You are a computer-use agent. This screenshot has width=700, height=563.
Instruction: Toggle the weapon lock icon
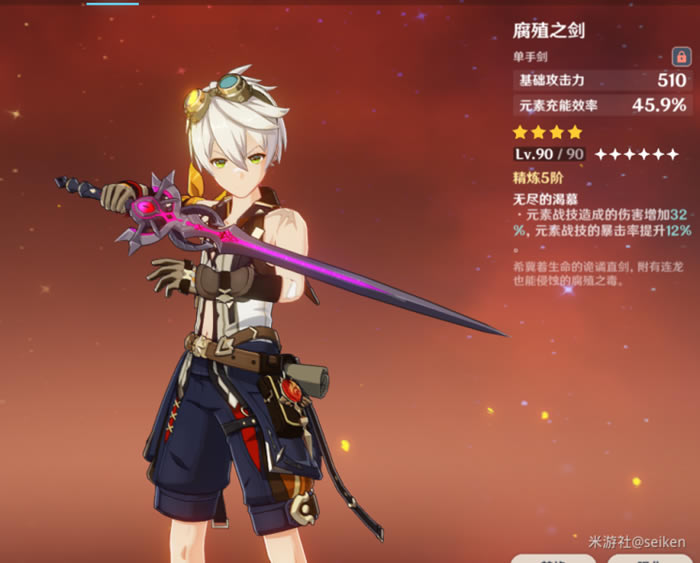click(680, 58)
